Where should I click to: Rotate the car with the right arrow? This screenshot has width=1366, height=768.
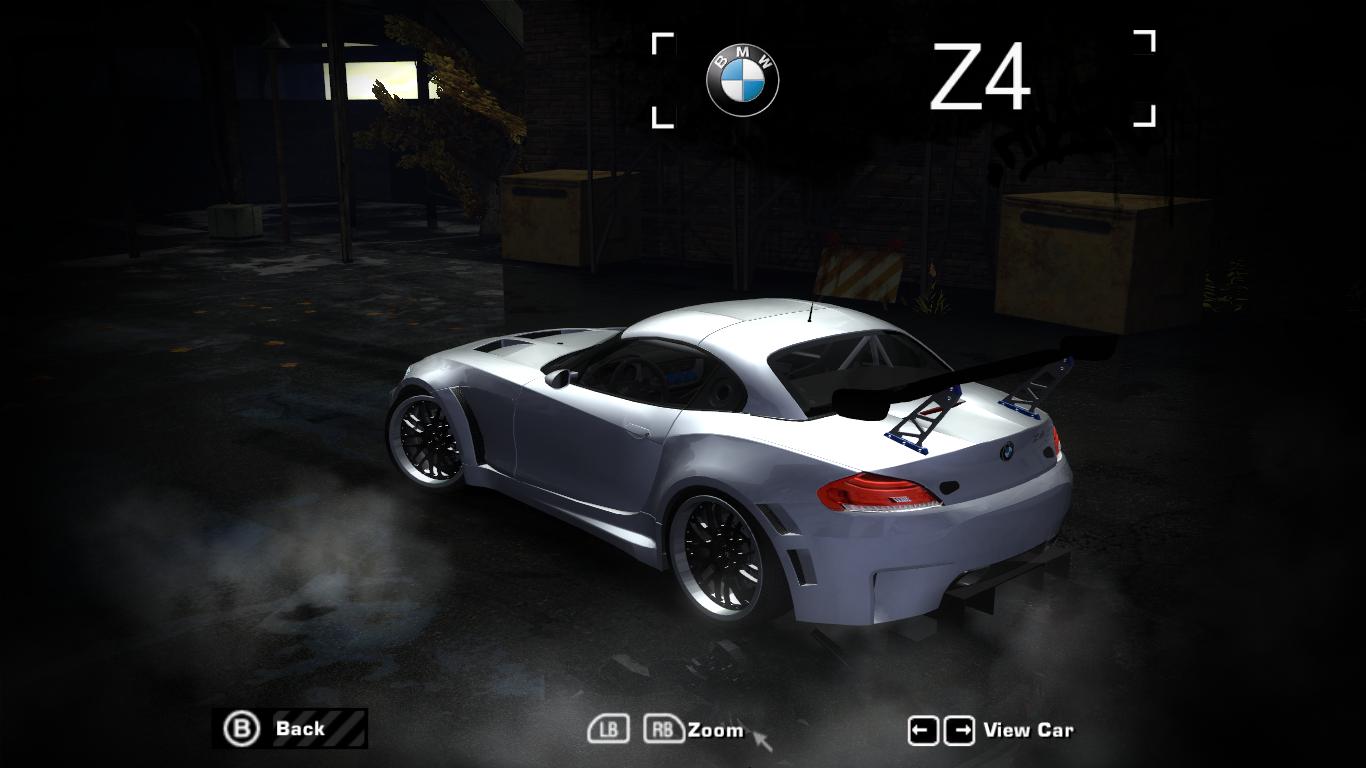[x=959, y=731]
